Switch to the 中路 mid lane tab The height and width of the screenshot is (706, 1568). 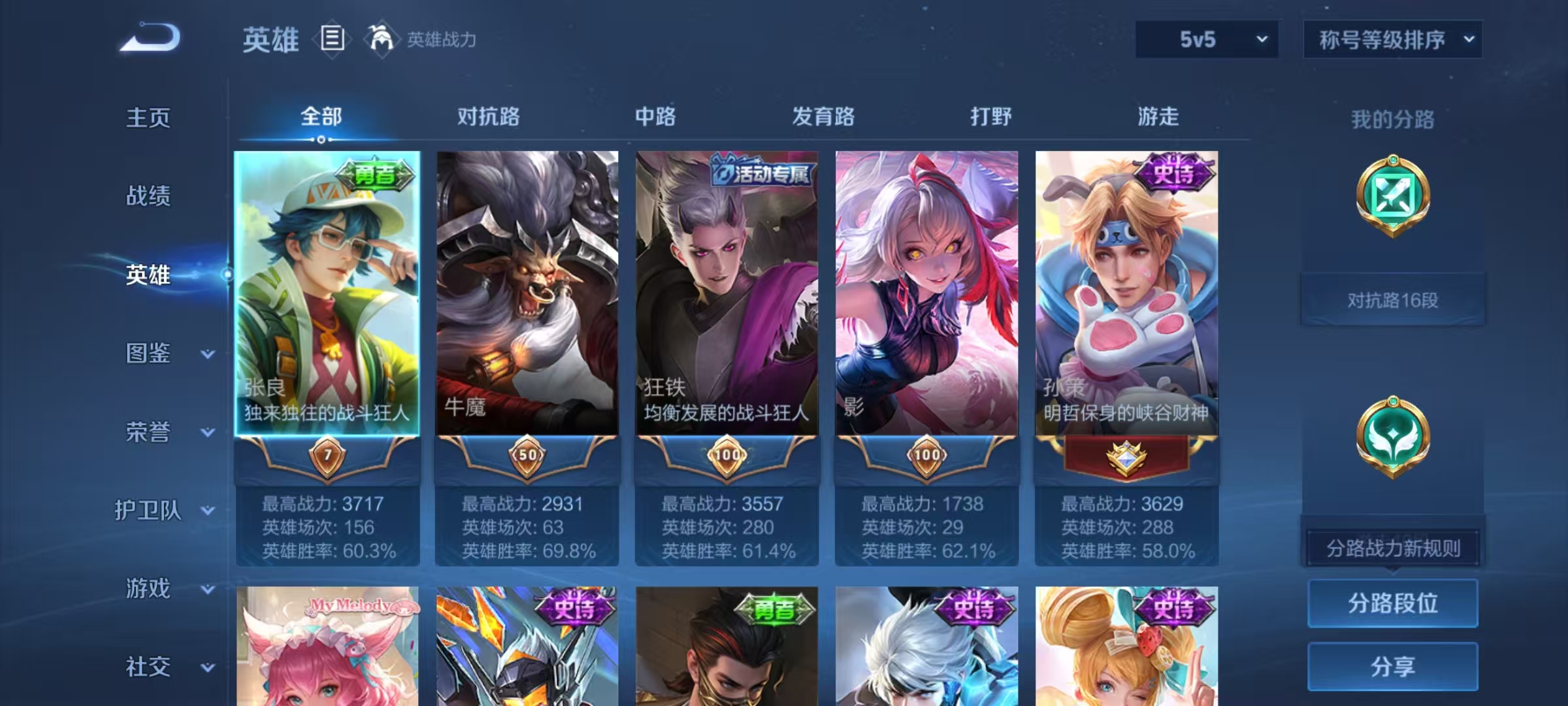[655, 118]
